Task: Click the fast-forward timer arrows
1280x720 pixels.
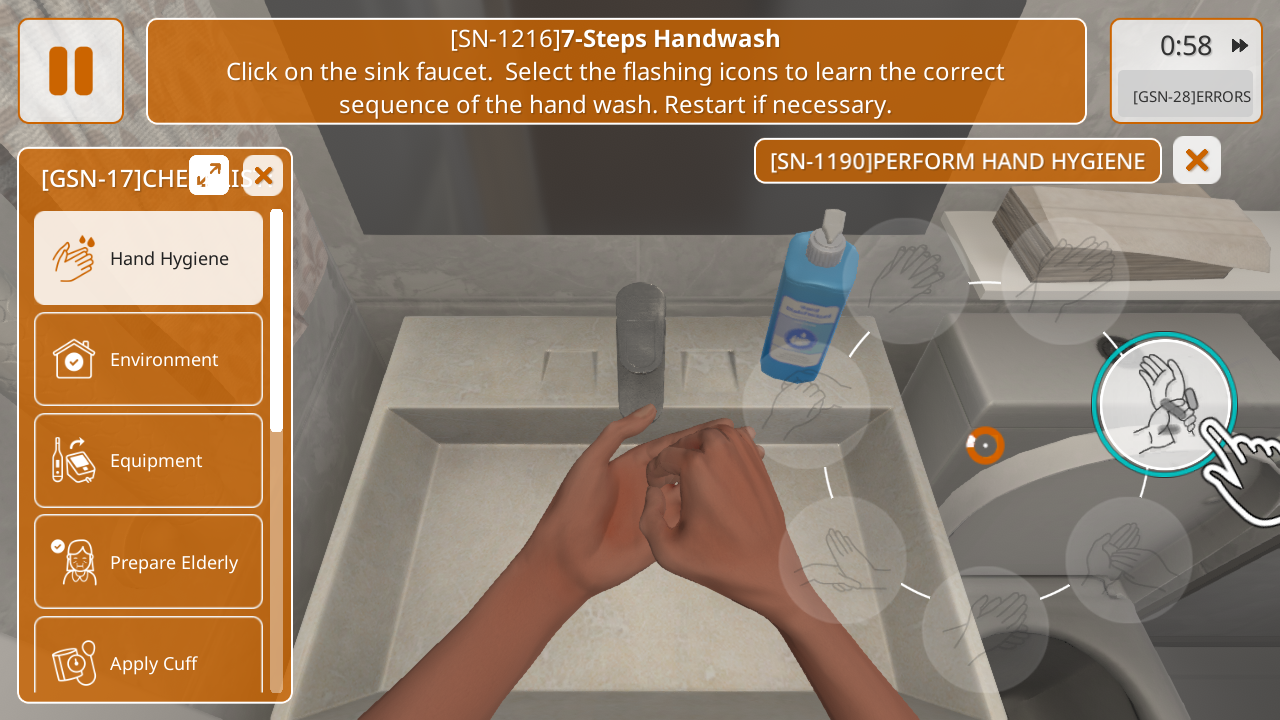Action: (x=1240, y=45)
